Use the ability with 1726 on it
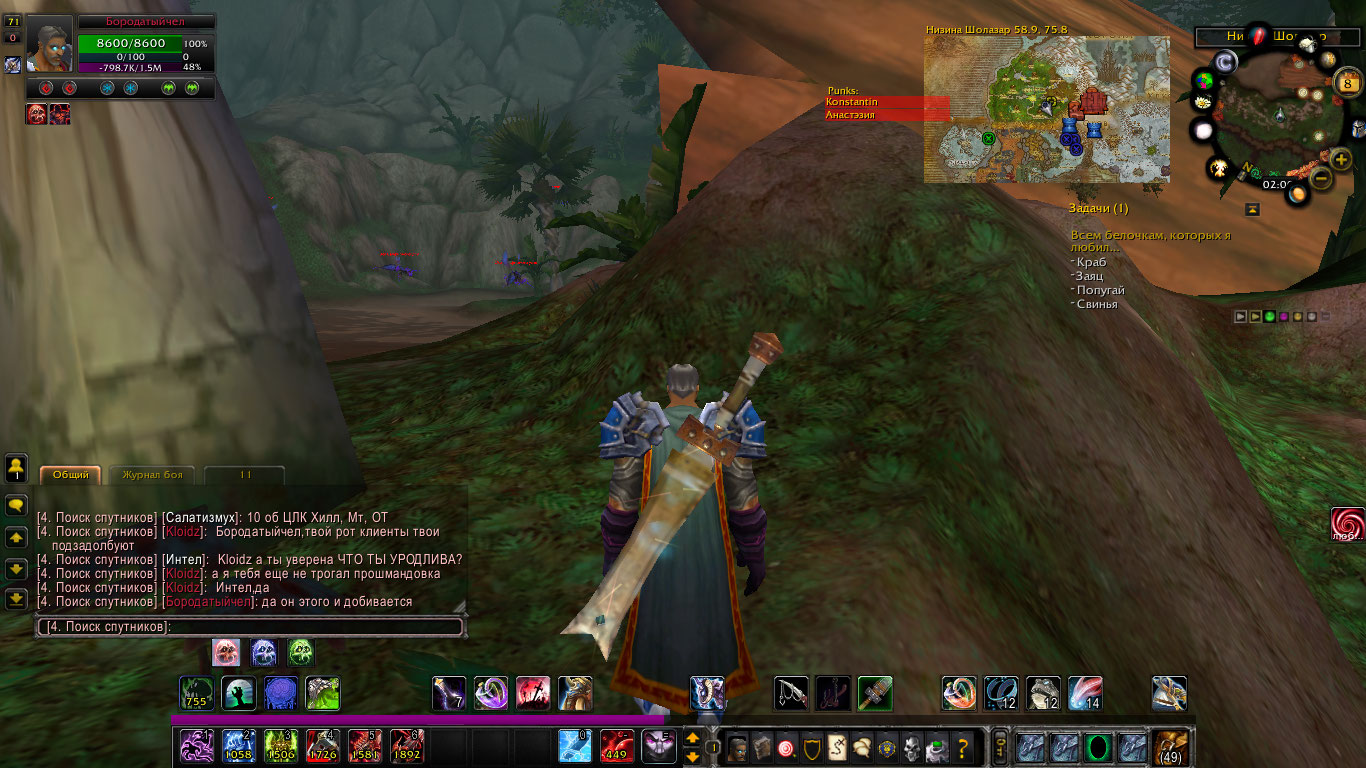The width and height of the screenshot is (1366, 768). 322,747
